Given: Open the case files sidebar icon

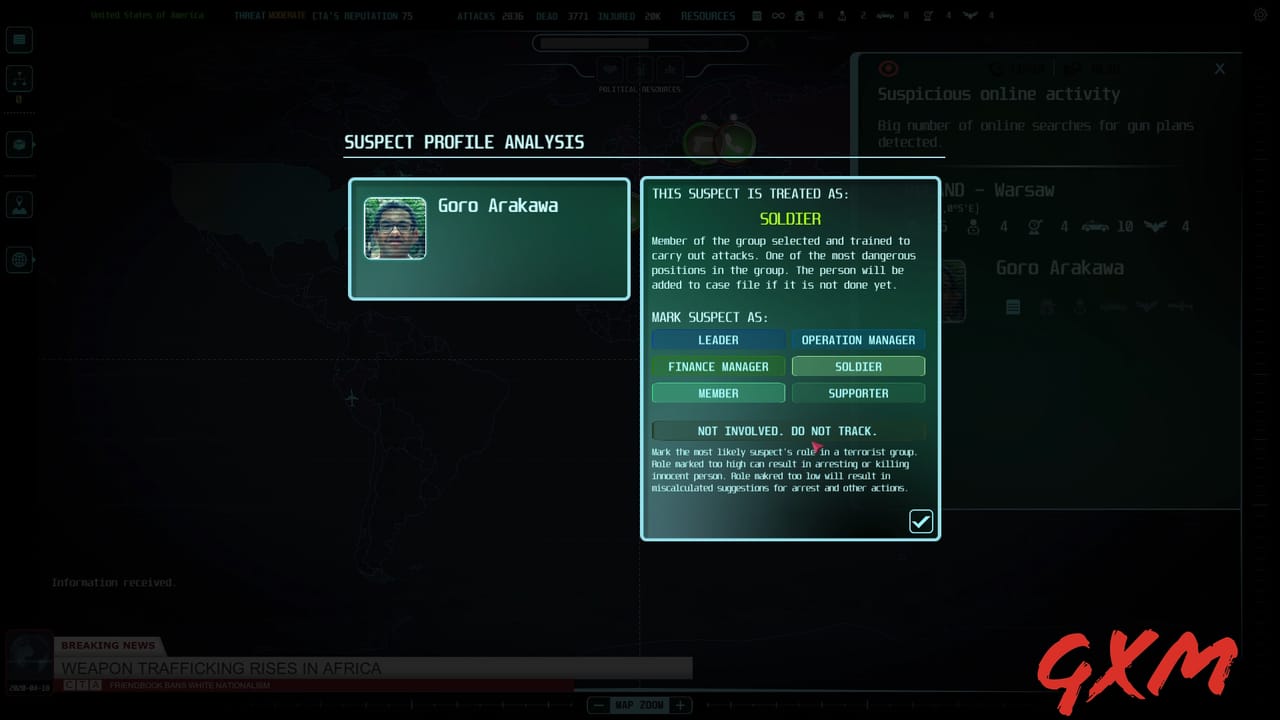Looking at the screenshot, I should tap(21, 144).
